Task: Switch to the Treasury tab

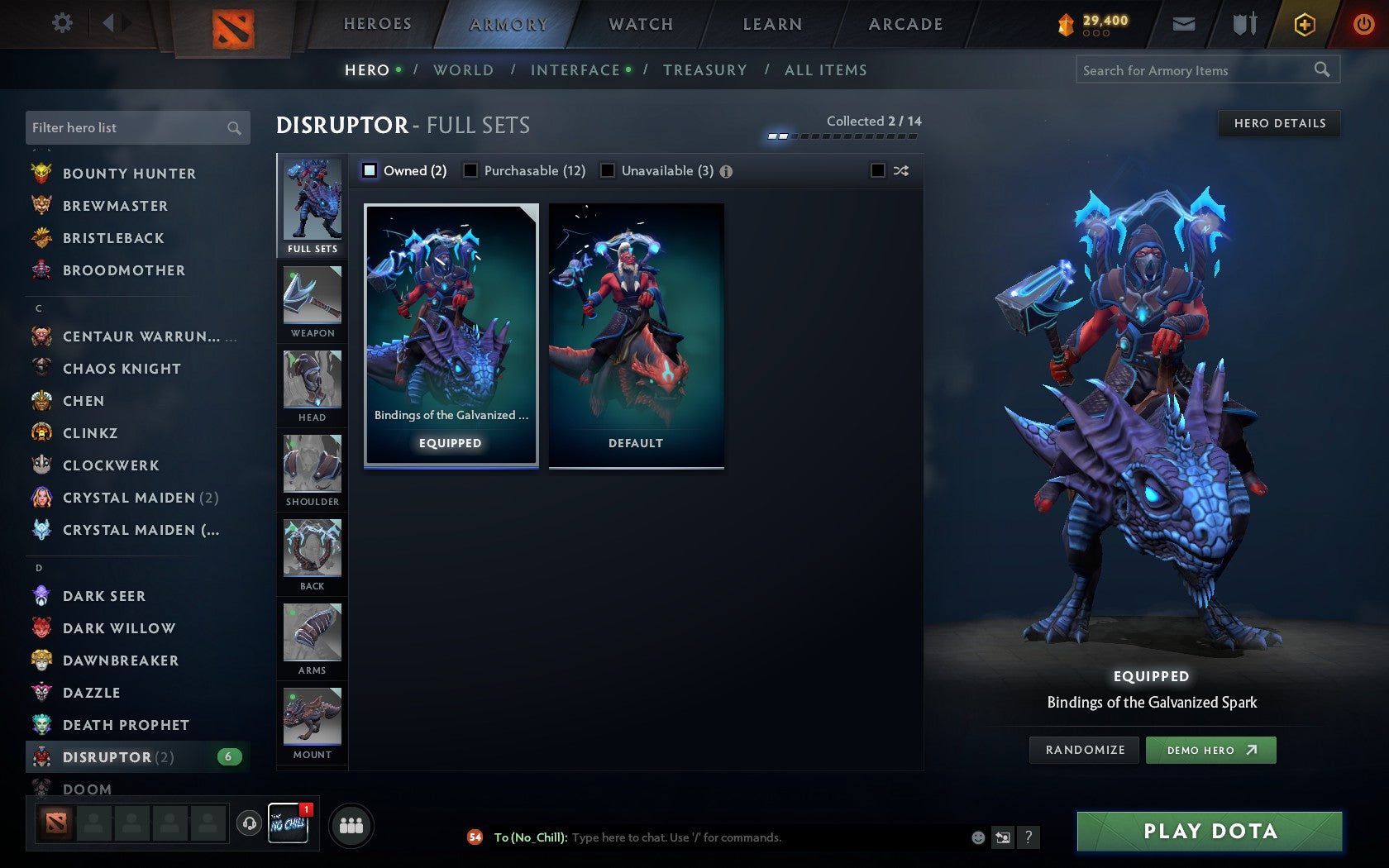Action: click(x=704, y=70)
